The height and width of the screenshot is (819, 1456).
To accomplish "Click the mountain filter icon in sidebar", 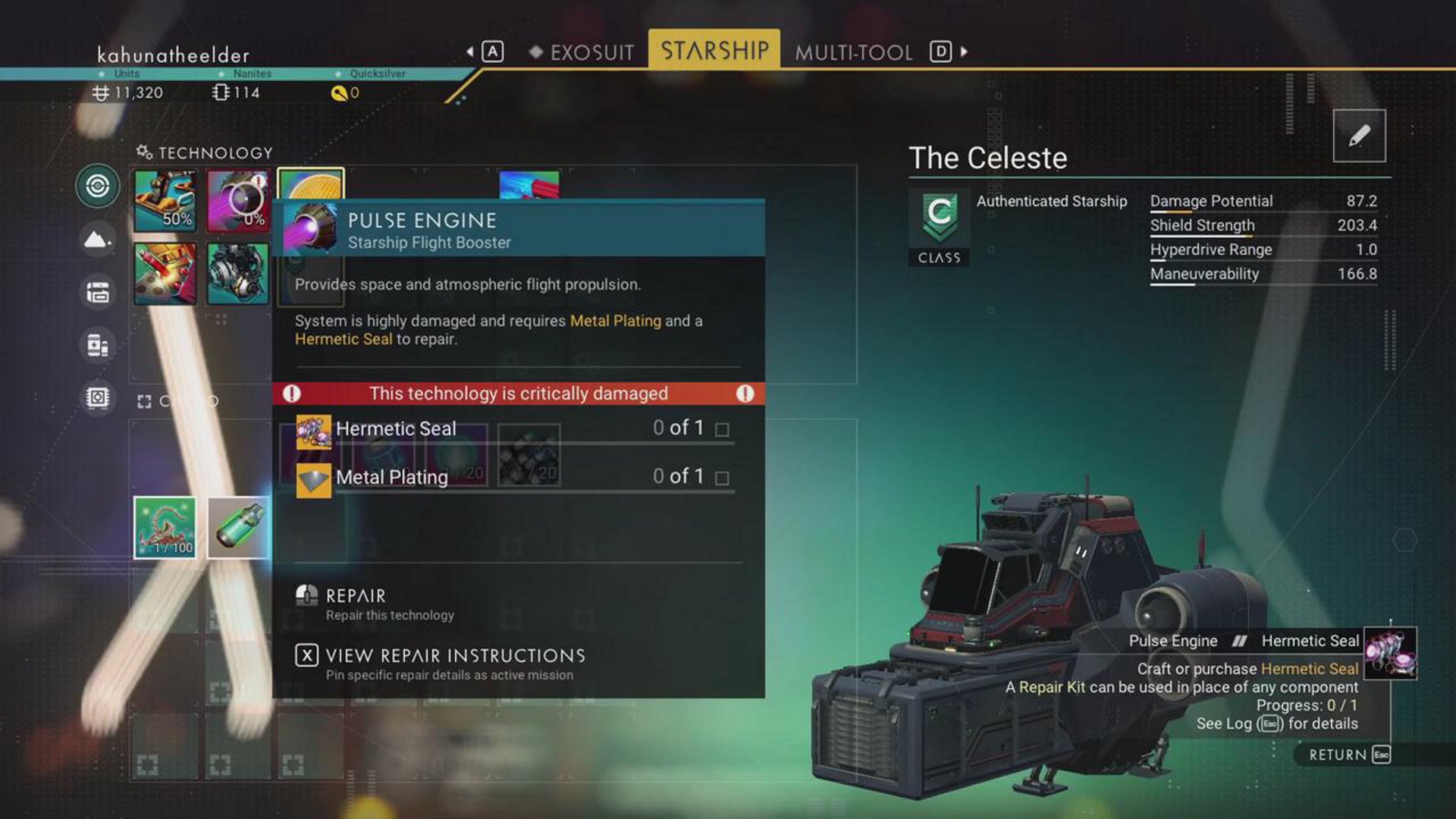I will click(98, 240).
